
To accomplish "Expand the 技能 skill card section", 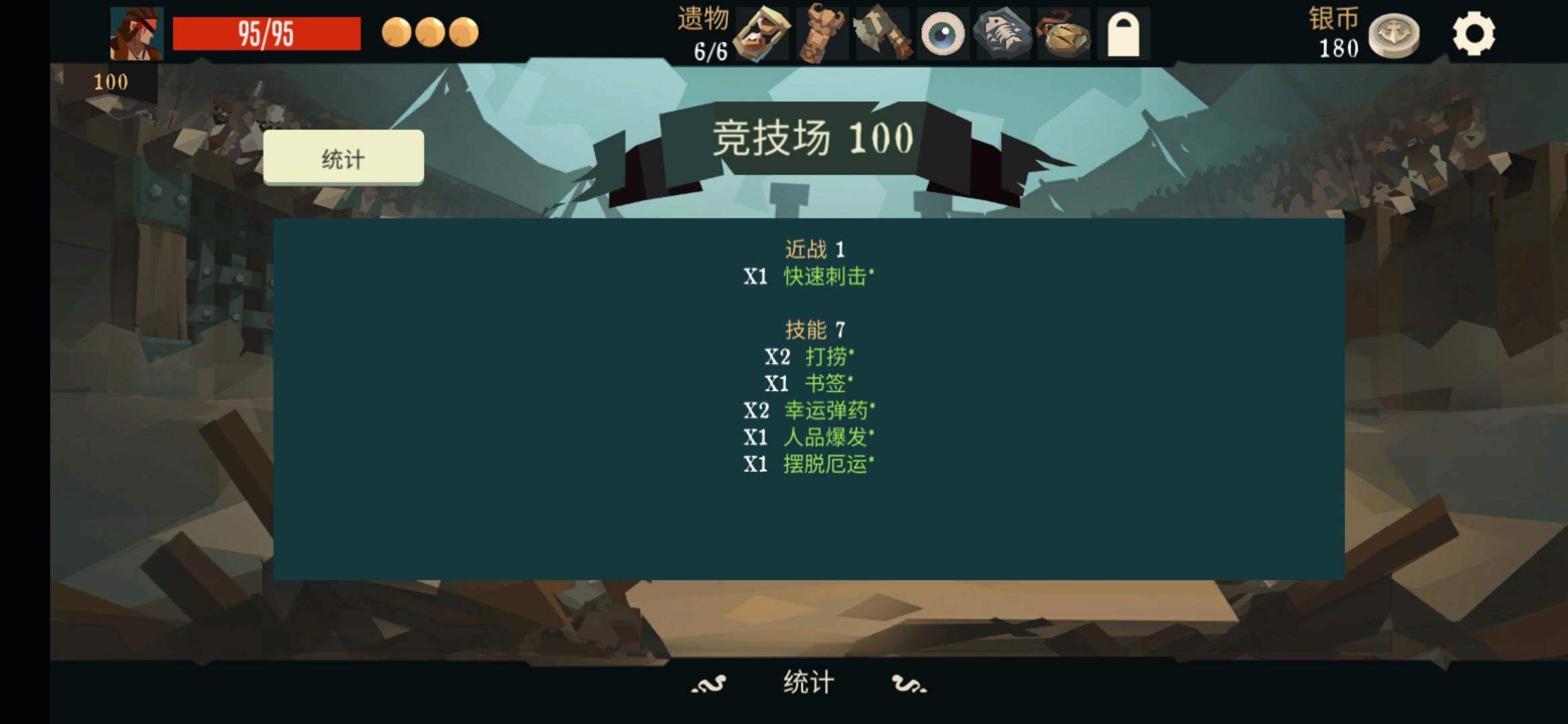I will pos(813,329).
